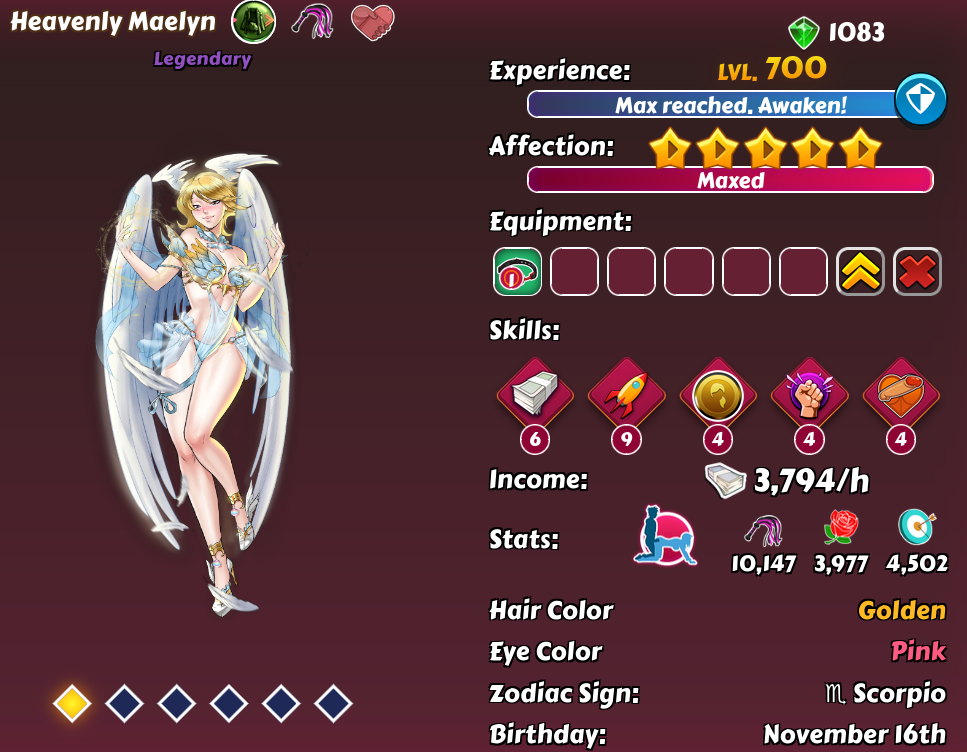The image size is (967, 752).
Task: Click the blue Awaken gem button
Action: pos(920,100)
